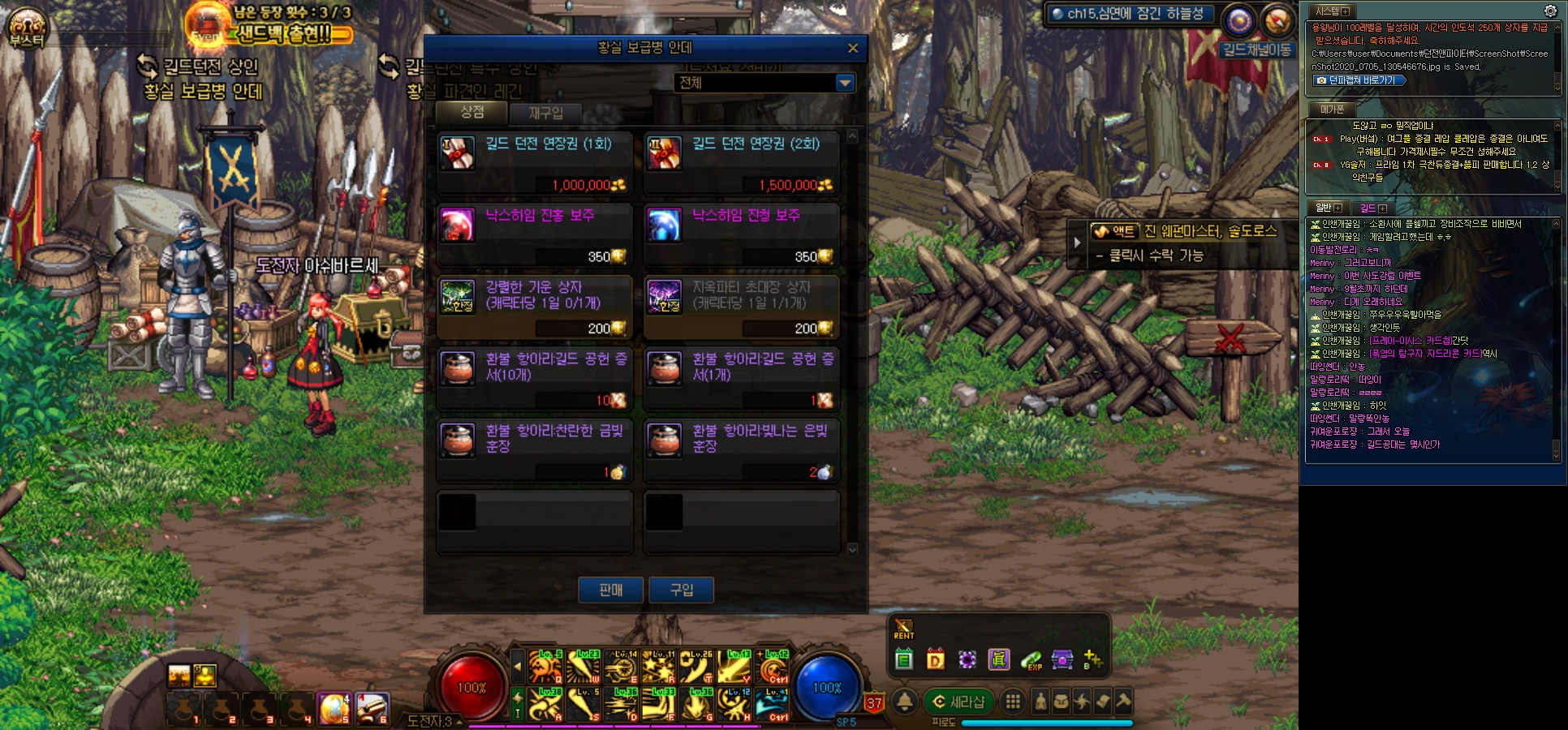The image size is (1568, 730).
Task: Open the 전체 category dropdown
Action: pos(845,83)
